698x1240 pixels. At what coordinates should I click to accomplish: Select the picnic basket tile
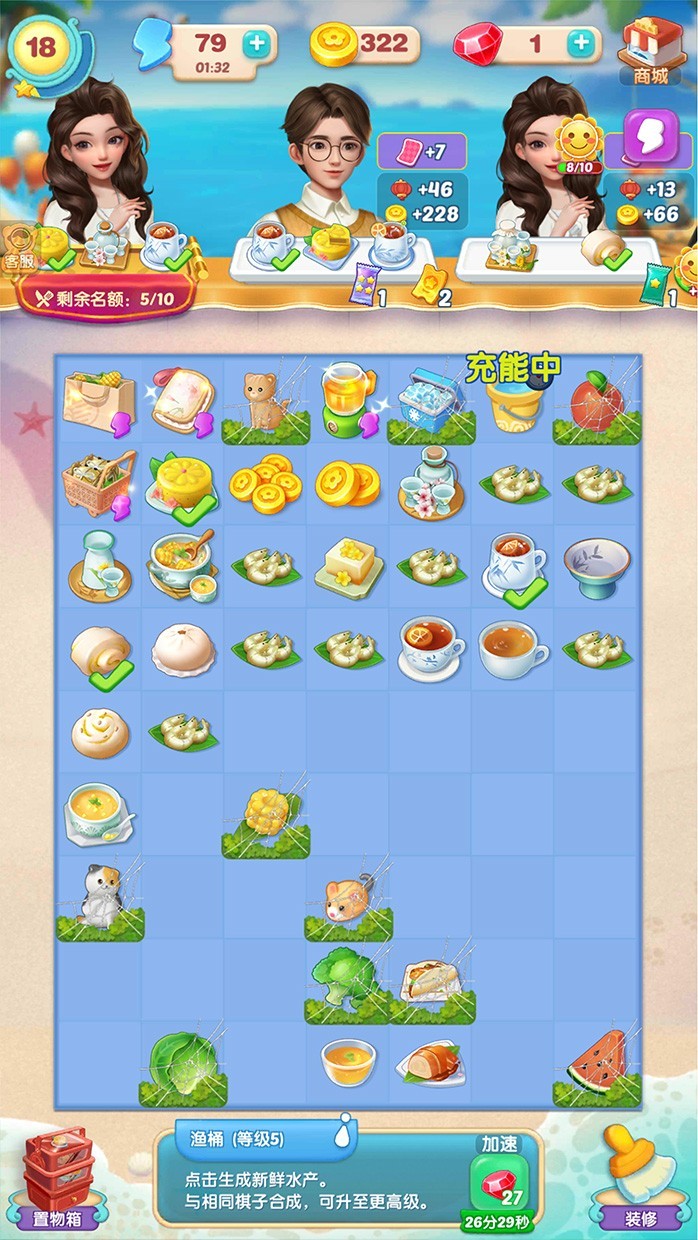pos(98,483)
